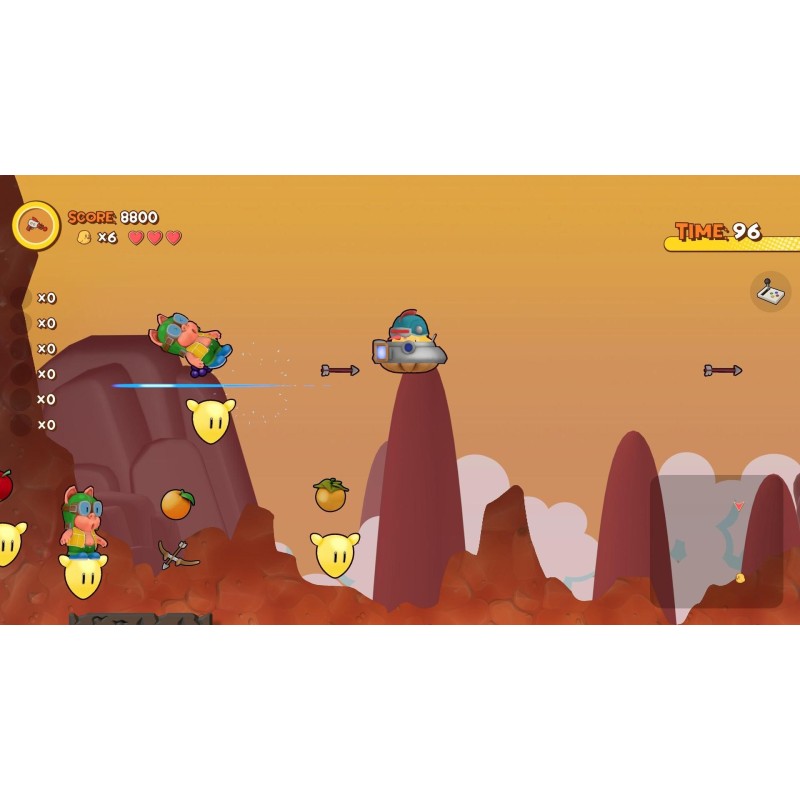Image resolution: width=800 pixels, height=800 pixels.
Task: Click the level minimap panel
Action: pyautogui.click(x=716, y=541)
